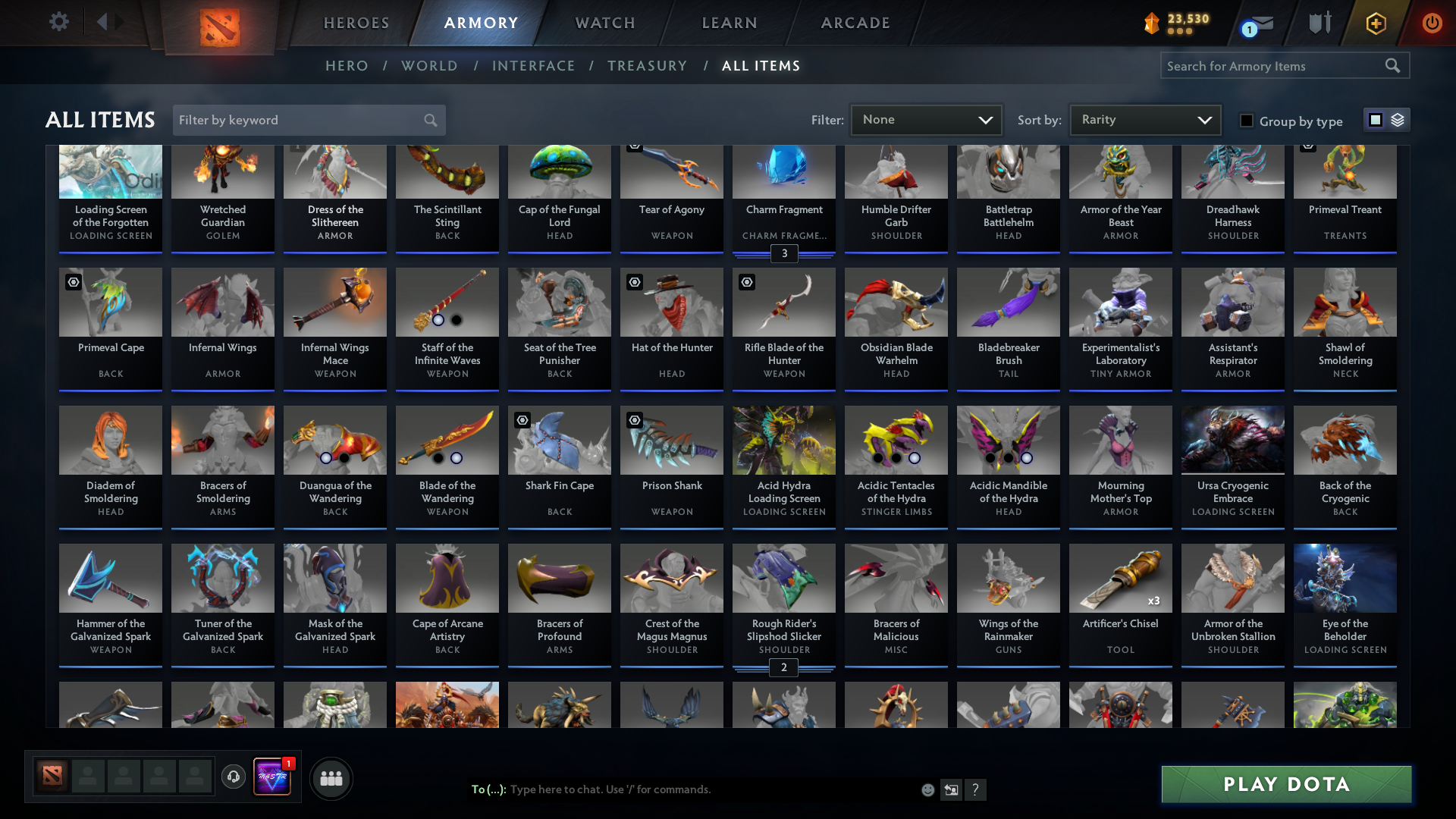Open friends list with the people icon
1456x819 pixels.
pos(331,777)
